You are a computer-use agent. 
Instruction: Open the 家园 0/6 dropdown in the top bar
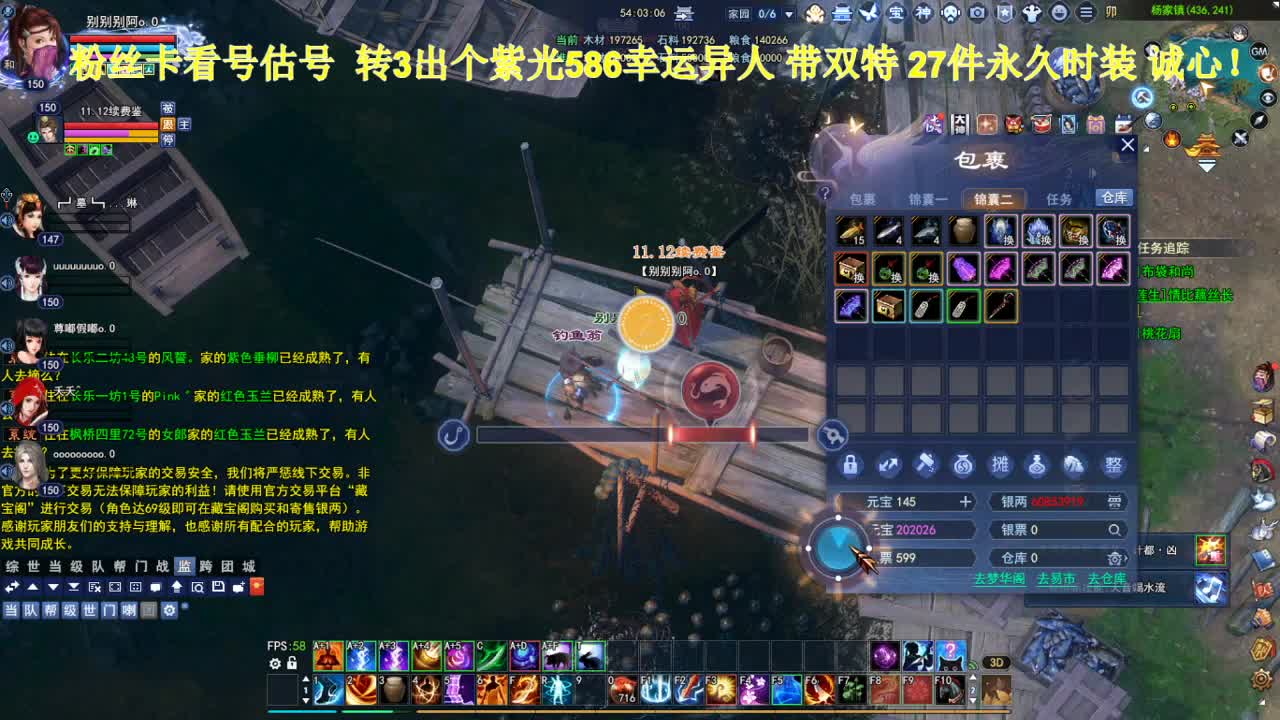tap(788, 14)
